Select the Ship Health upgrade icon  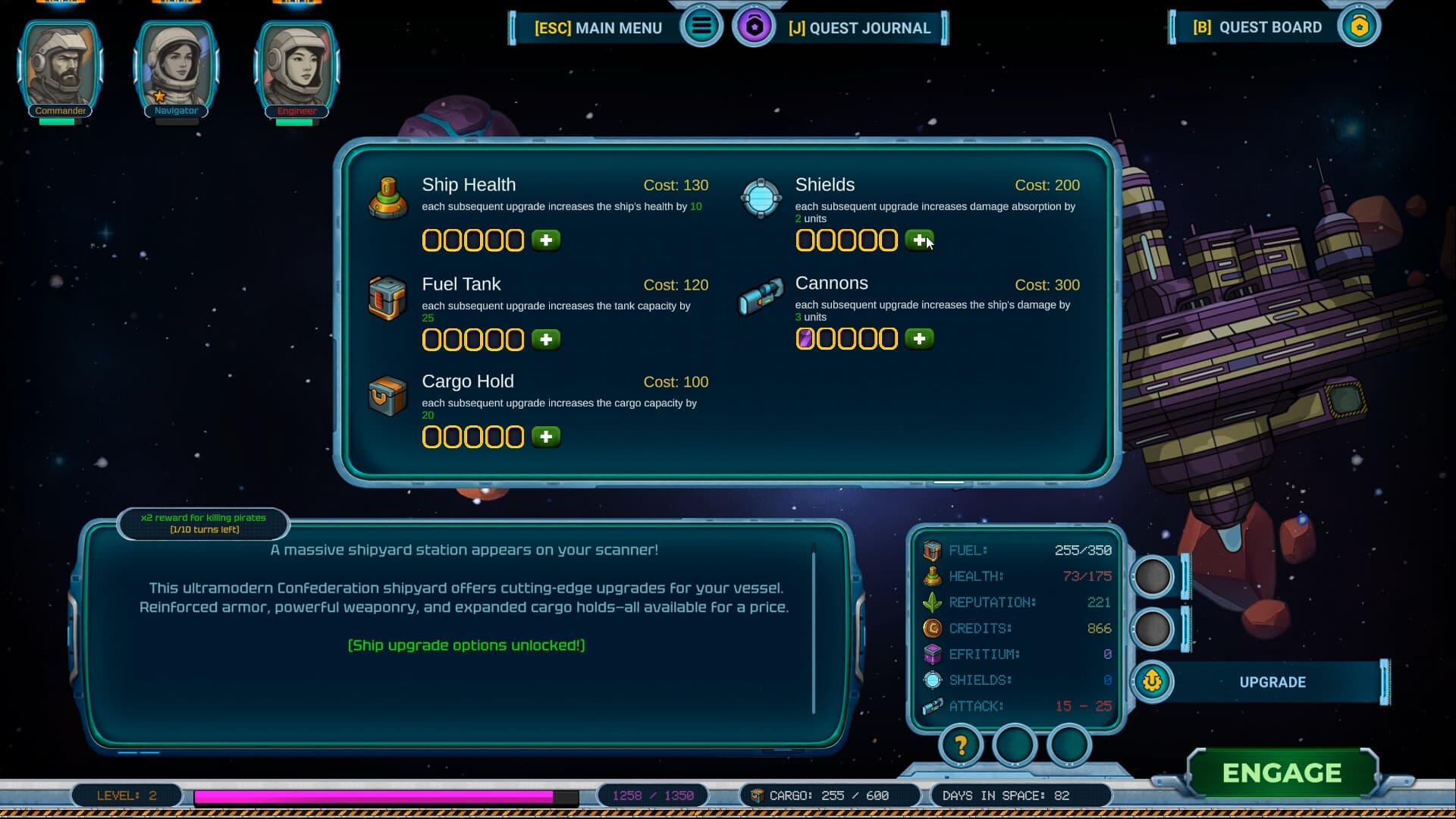pyautogui.click(x=388, y=199)
